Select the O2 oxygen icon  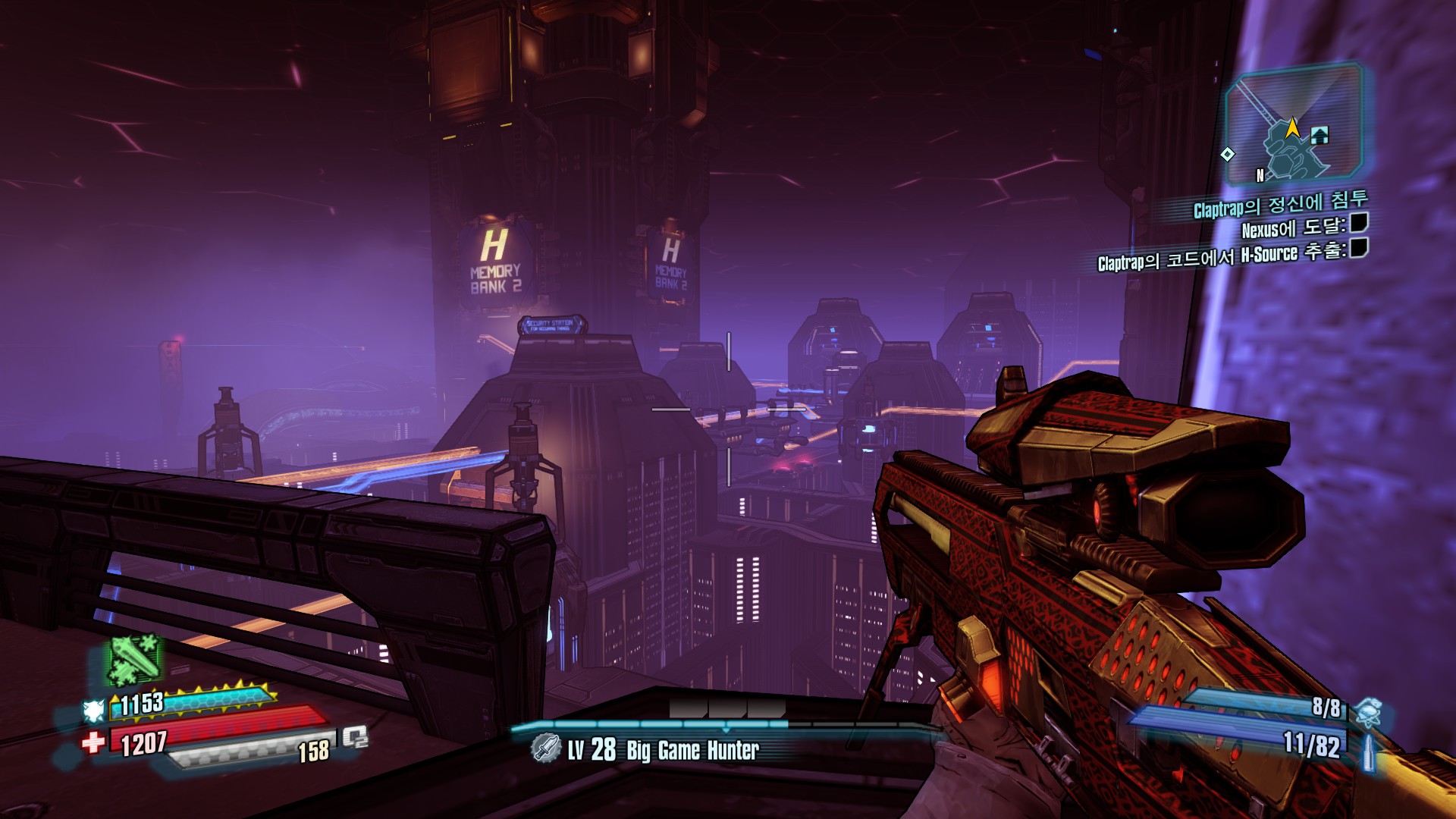point(355,736)
